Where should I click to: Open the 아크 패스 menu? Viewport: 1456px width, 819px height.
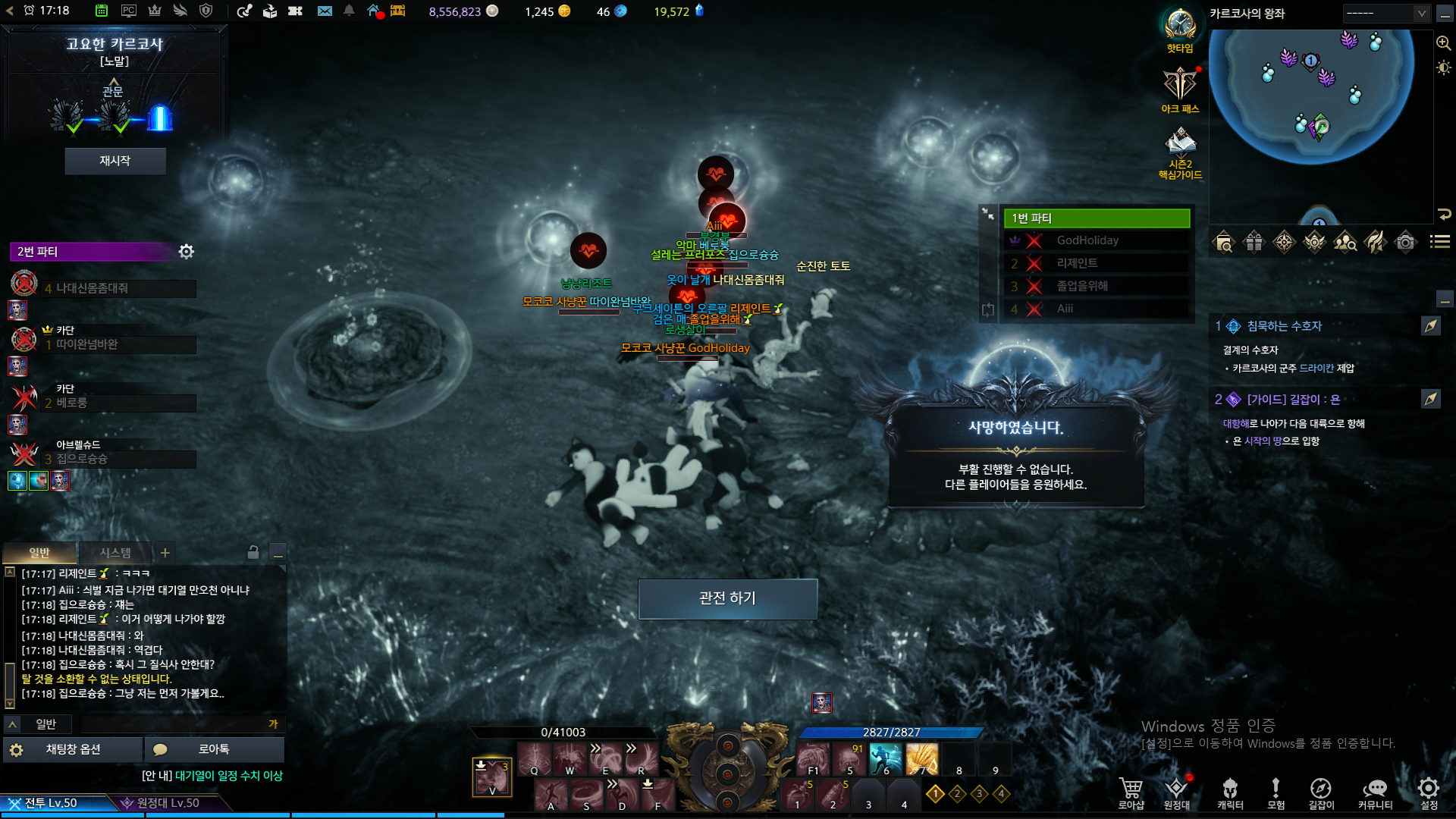point(1180,89)
